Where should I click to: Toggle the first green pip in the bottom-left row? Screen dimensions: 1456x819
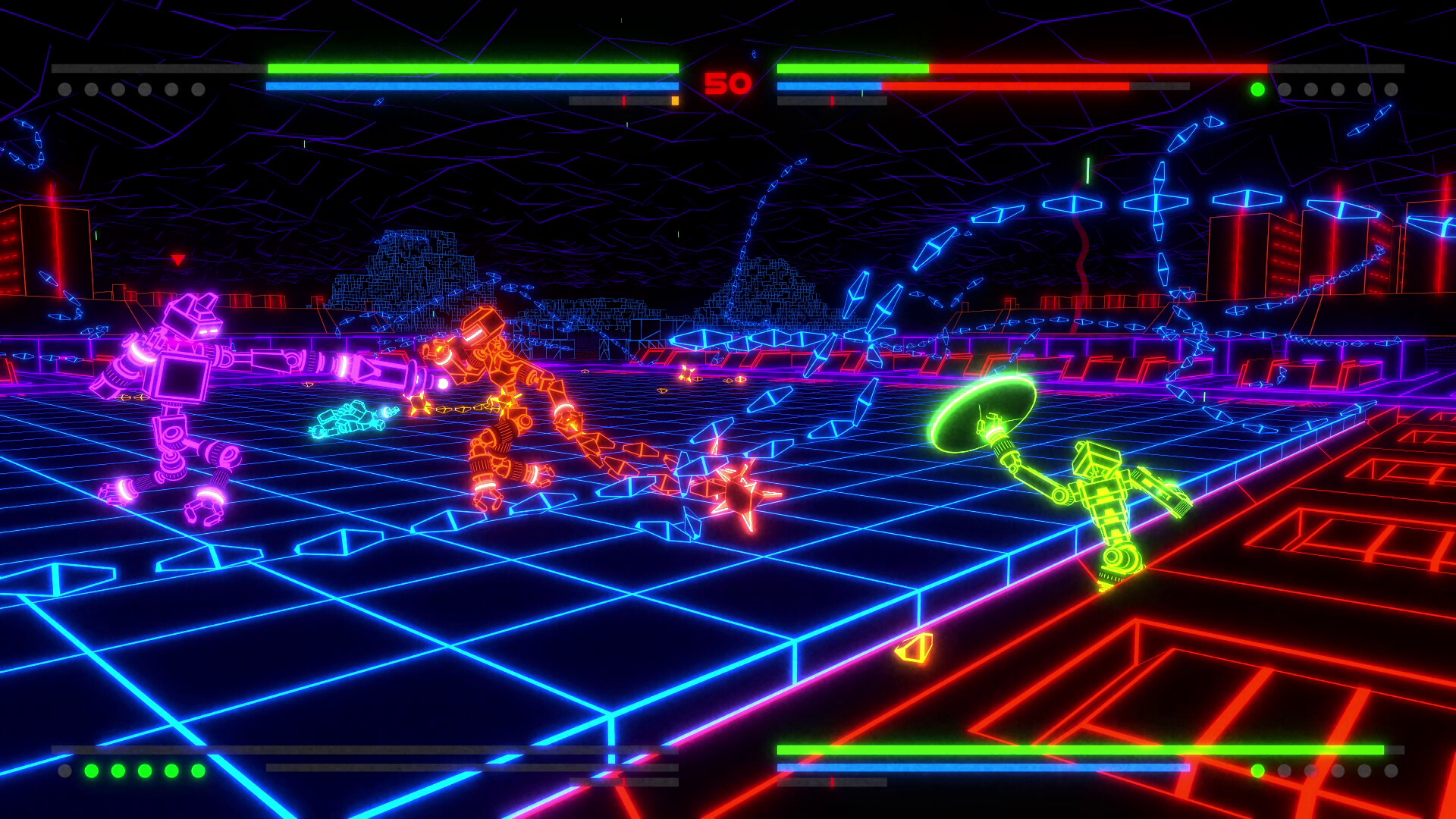pyautogui.click(x=91, y=771)
